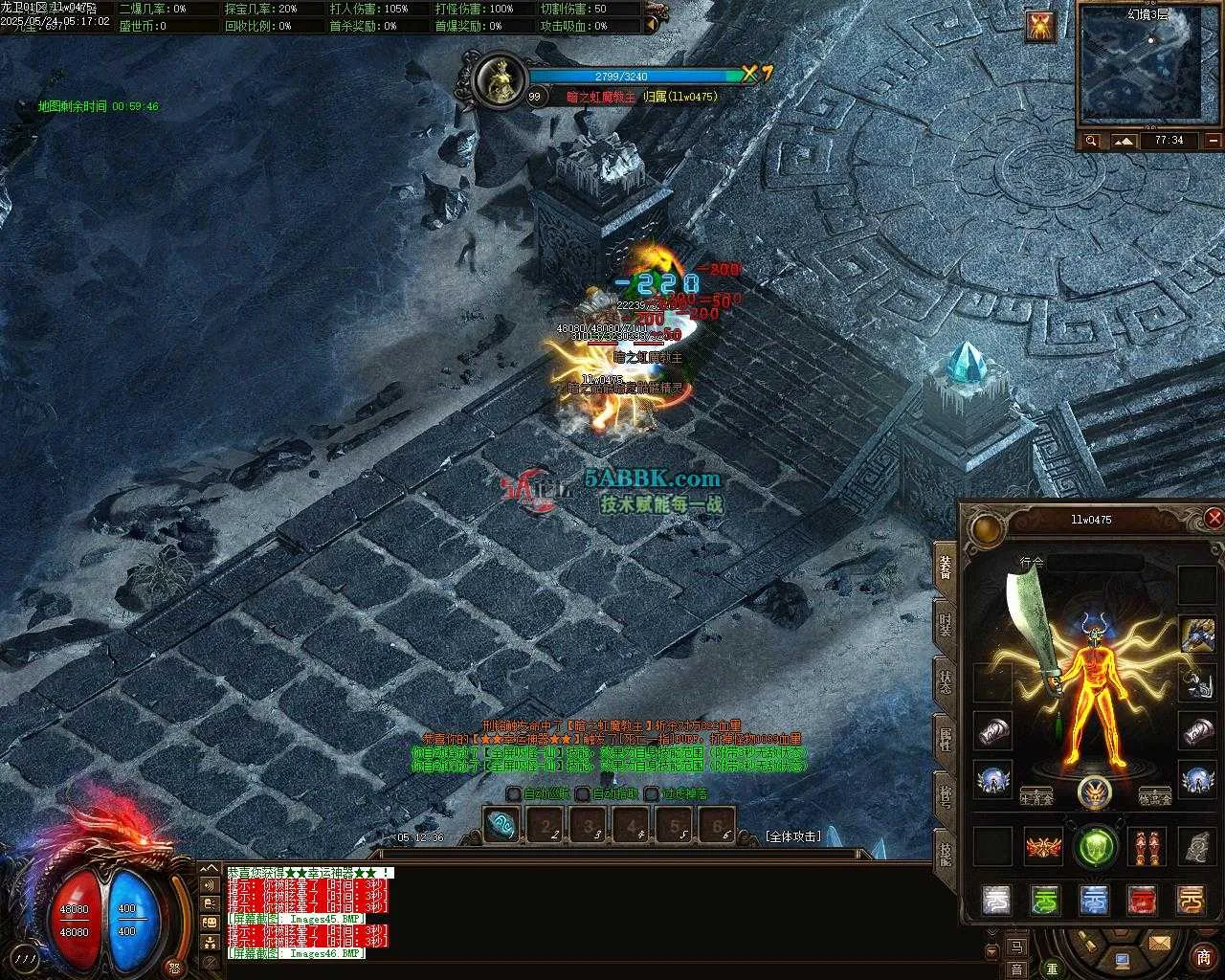Click the 生肖盒 zodiac box button

(x=1036, y=796)
